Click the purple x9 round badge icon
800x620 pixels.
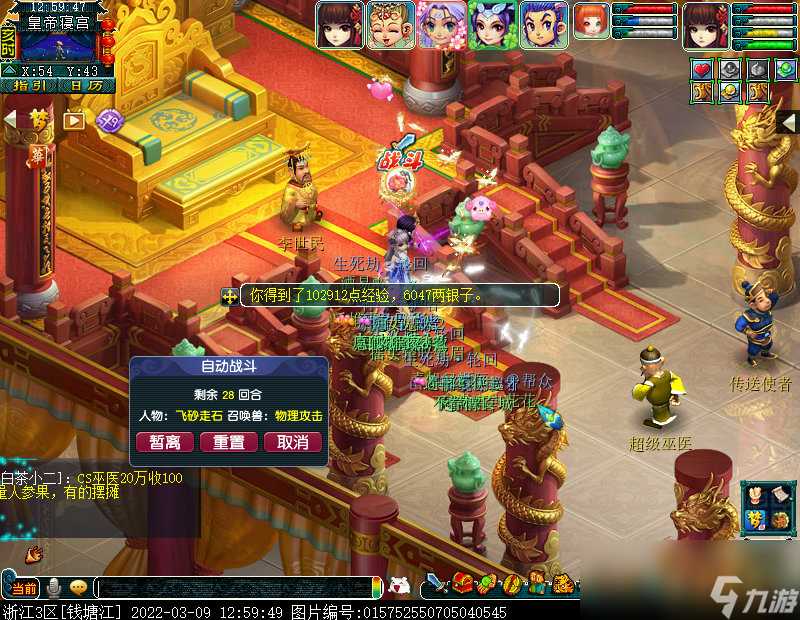(x=109, y=120)
